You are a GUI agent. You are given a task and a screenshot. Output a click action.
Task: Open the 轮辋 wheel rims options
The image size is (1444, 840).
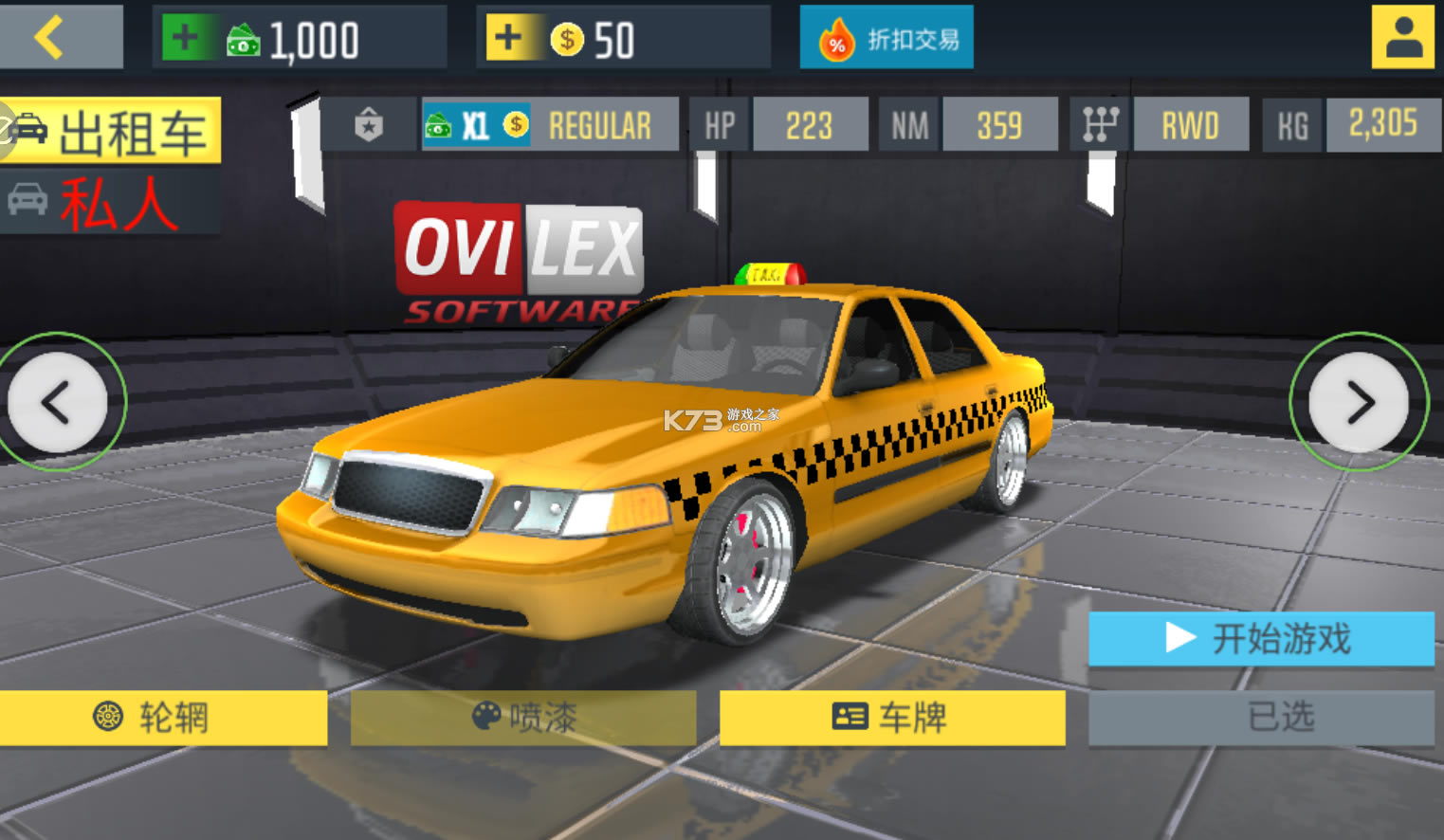click(163, 718)
